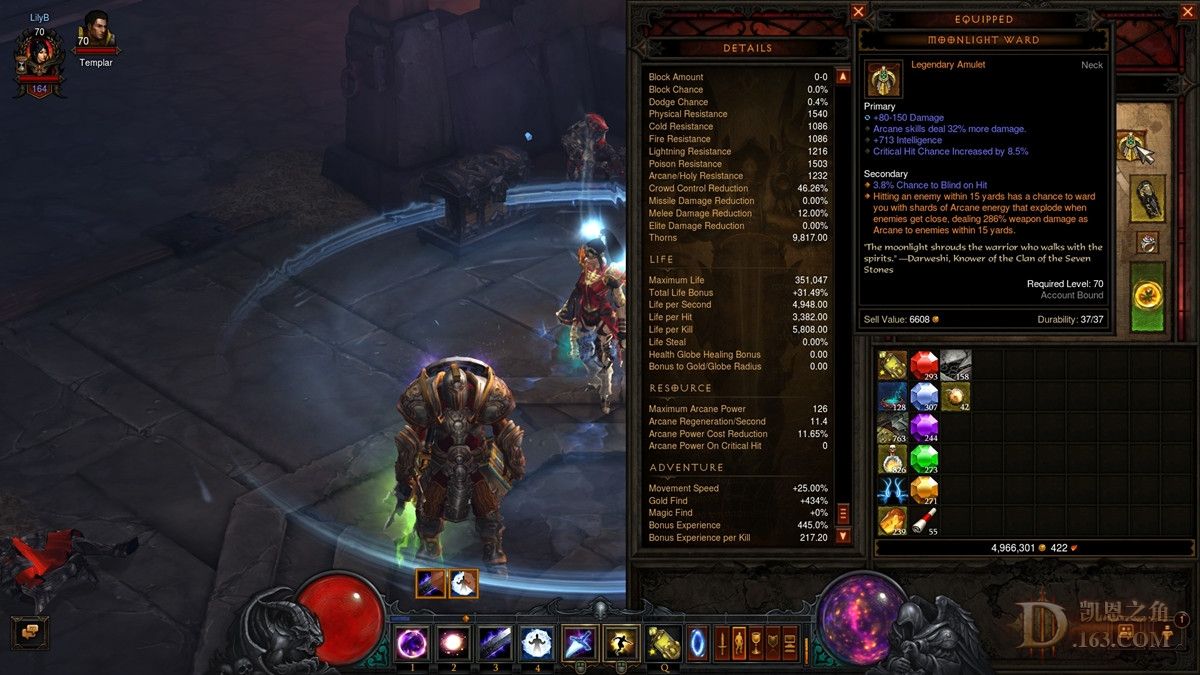Pick the purple amethyst gem stack
The width and height of the screenshot is (1200, 675).
(x=924, y=428)
